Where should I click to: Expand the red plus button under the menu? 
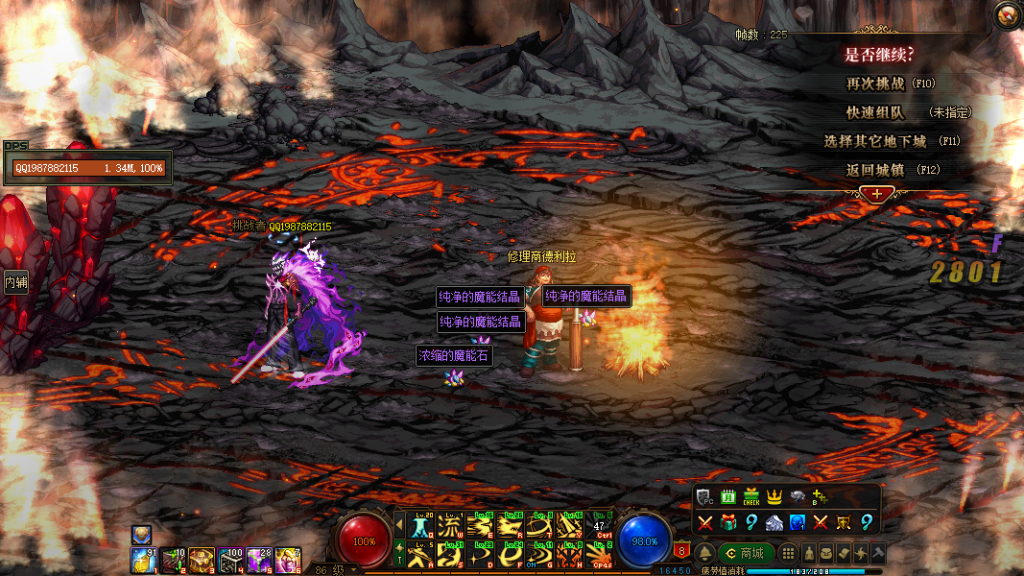(876, 193)
